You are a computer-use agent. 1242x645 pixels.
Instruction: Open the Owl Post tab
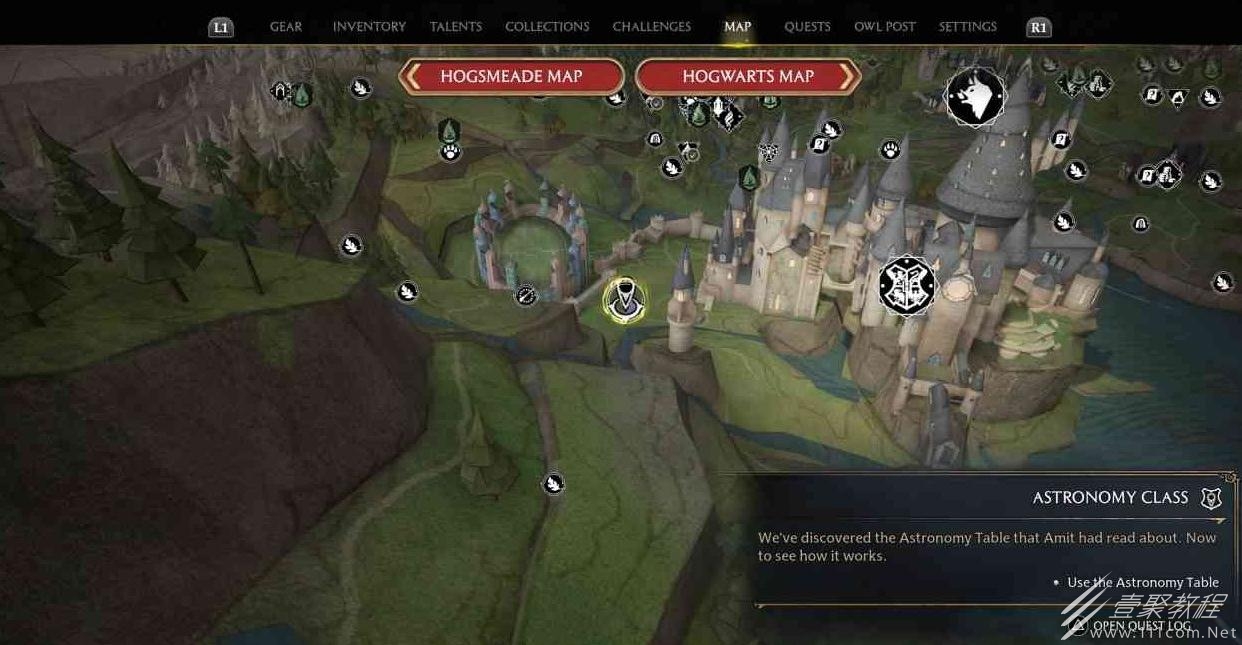884,27
